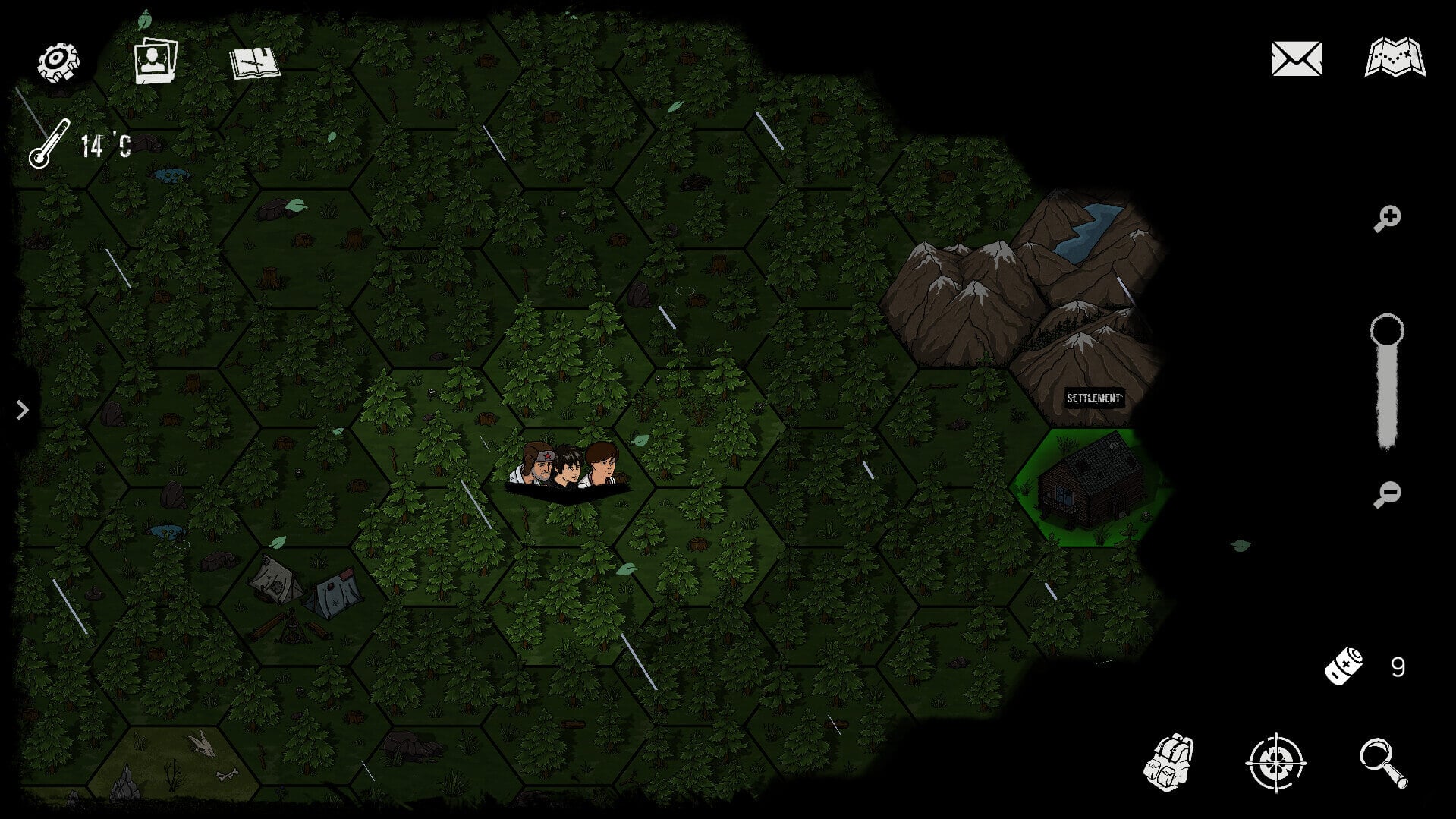Zoom in with the plus magnifier
The height and width of the screenshot is (819, 1456).
[x=1387, y=219]
